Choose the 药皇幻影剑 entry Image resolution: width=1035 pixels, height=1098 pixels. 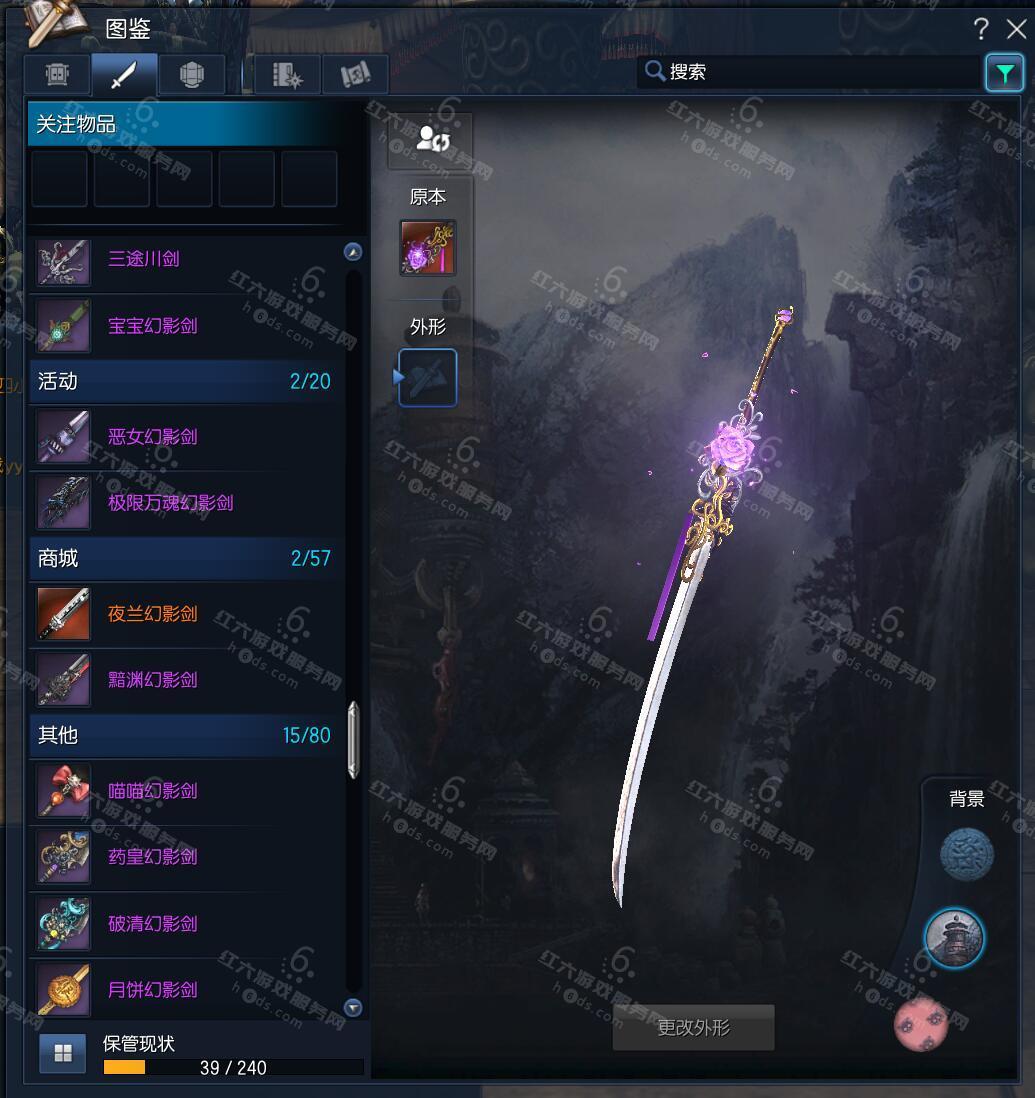[x=152, y=857]
